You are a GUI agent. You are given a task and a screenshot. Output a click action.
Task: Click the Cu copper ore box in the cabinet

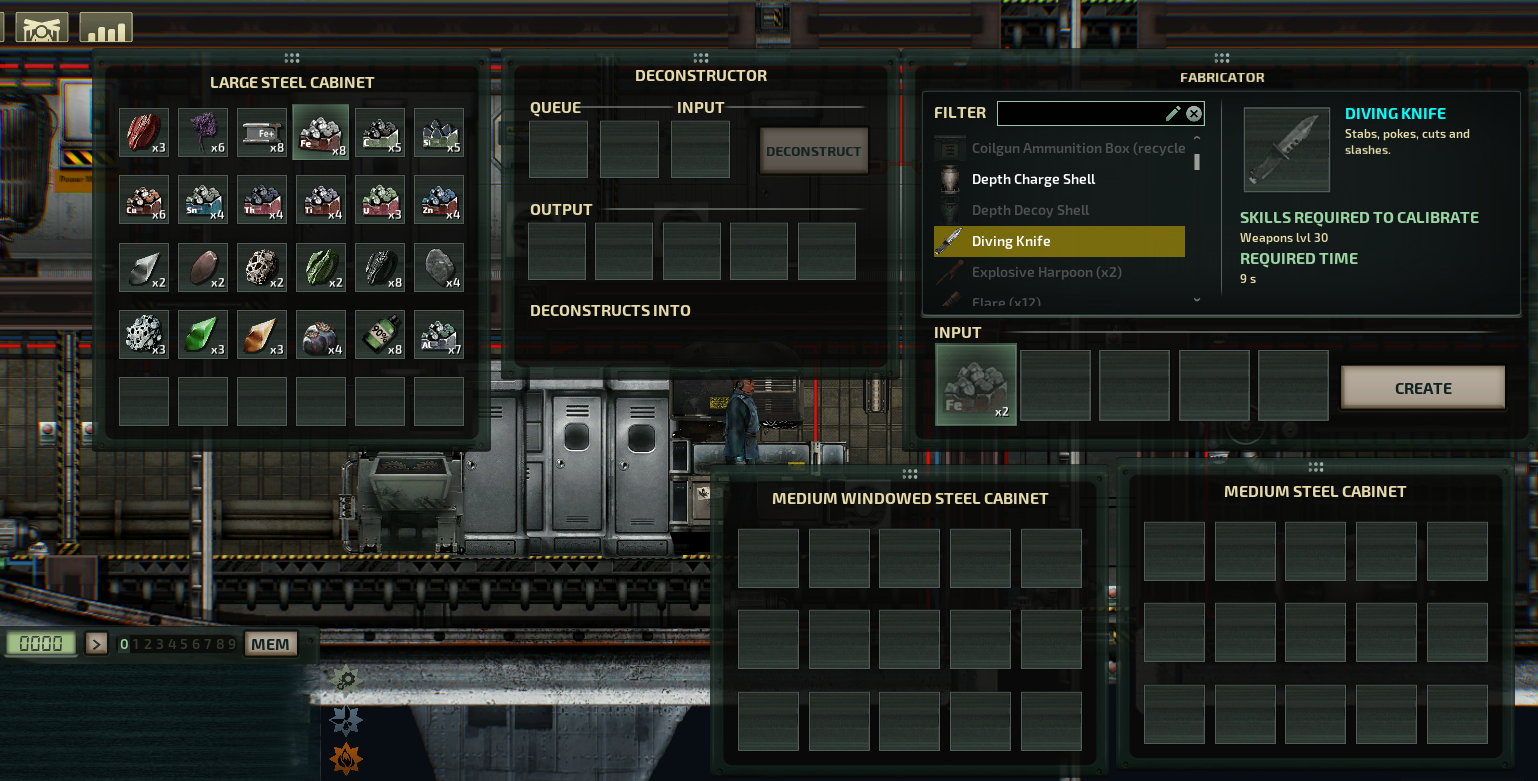tap(144, 199)
